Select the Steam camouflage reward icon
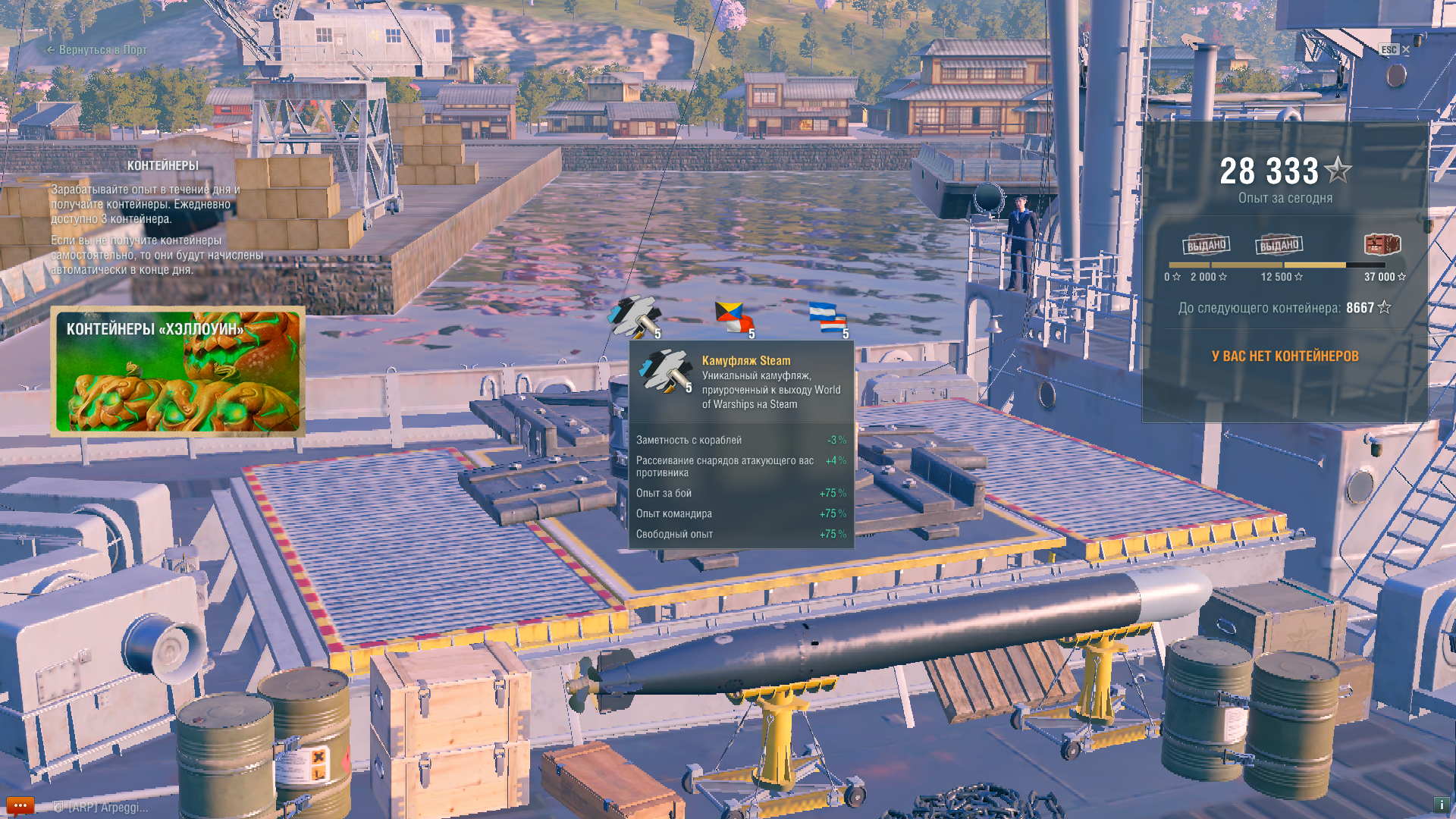The width and height of the screenshot is (1456, 819). point(634,317)
